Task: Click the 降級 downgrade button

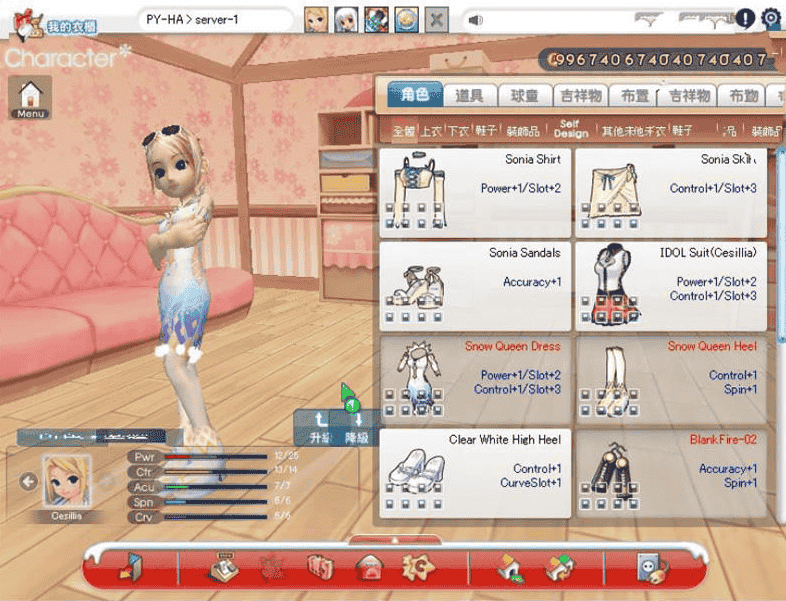Action: click(x=357, y=429)
